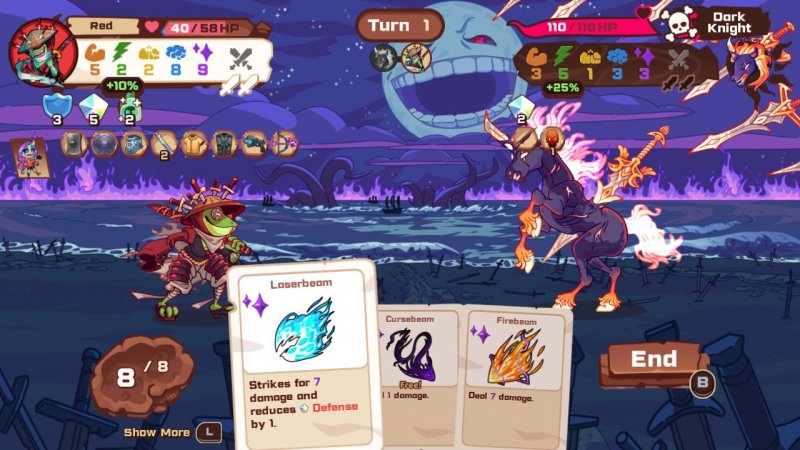Screen dimensions: 800x450
Task: Inspect the yellow tunic armor icon
Action: (x=194, y=144)
